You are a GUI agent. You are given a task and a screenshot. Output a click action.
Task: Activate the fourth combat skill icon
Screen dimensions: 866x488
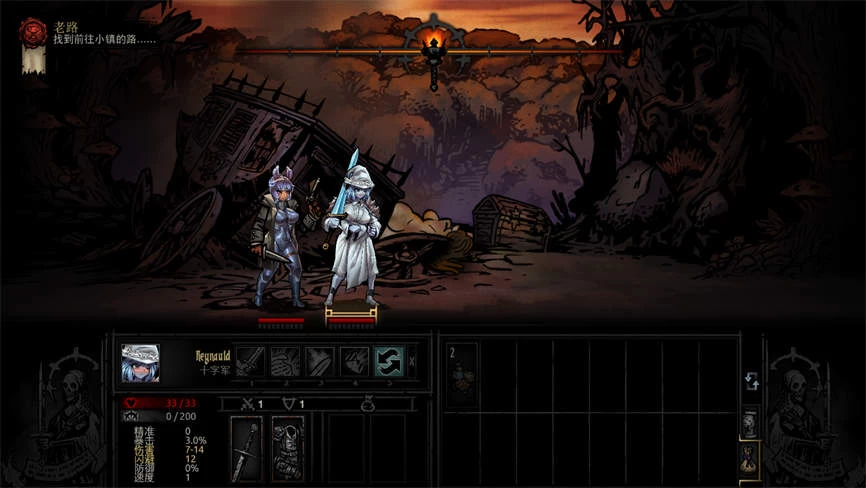pos(355,361)
